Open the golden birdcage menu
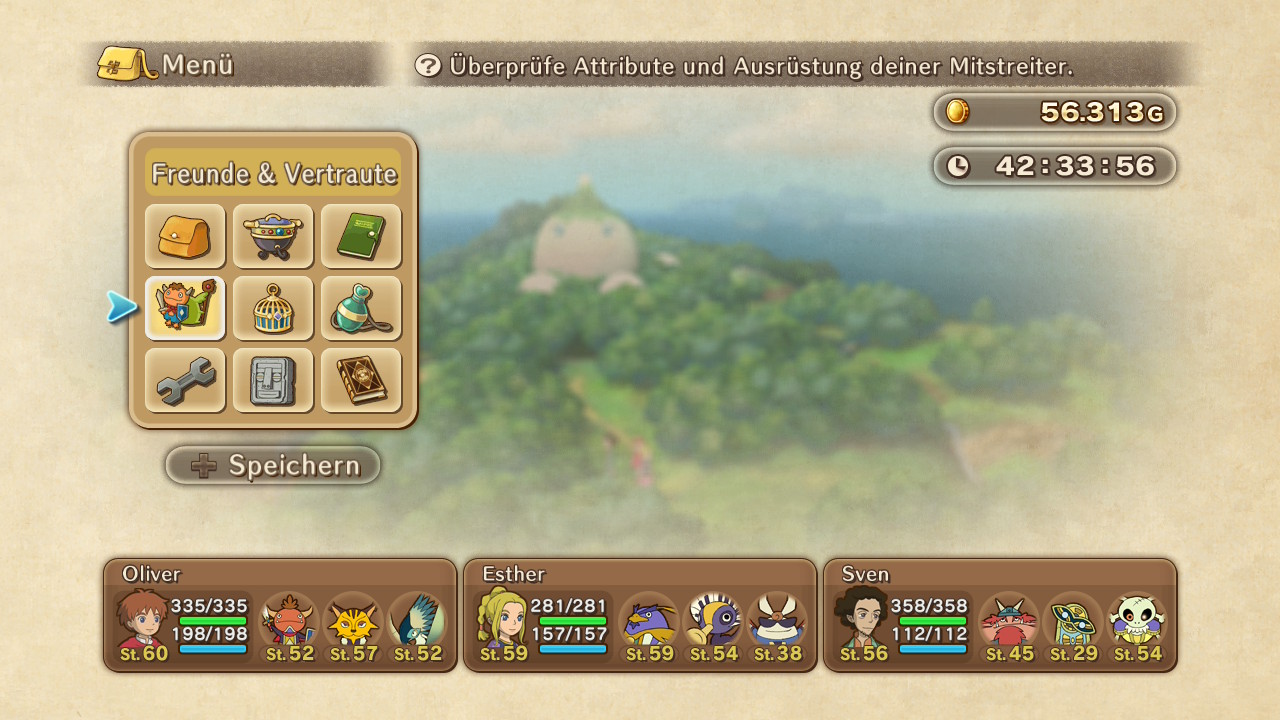 [273, 308]
